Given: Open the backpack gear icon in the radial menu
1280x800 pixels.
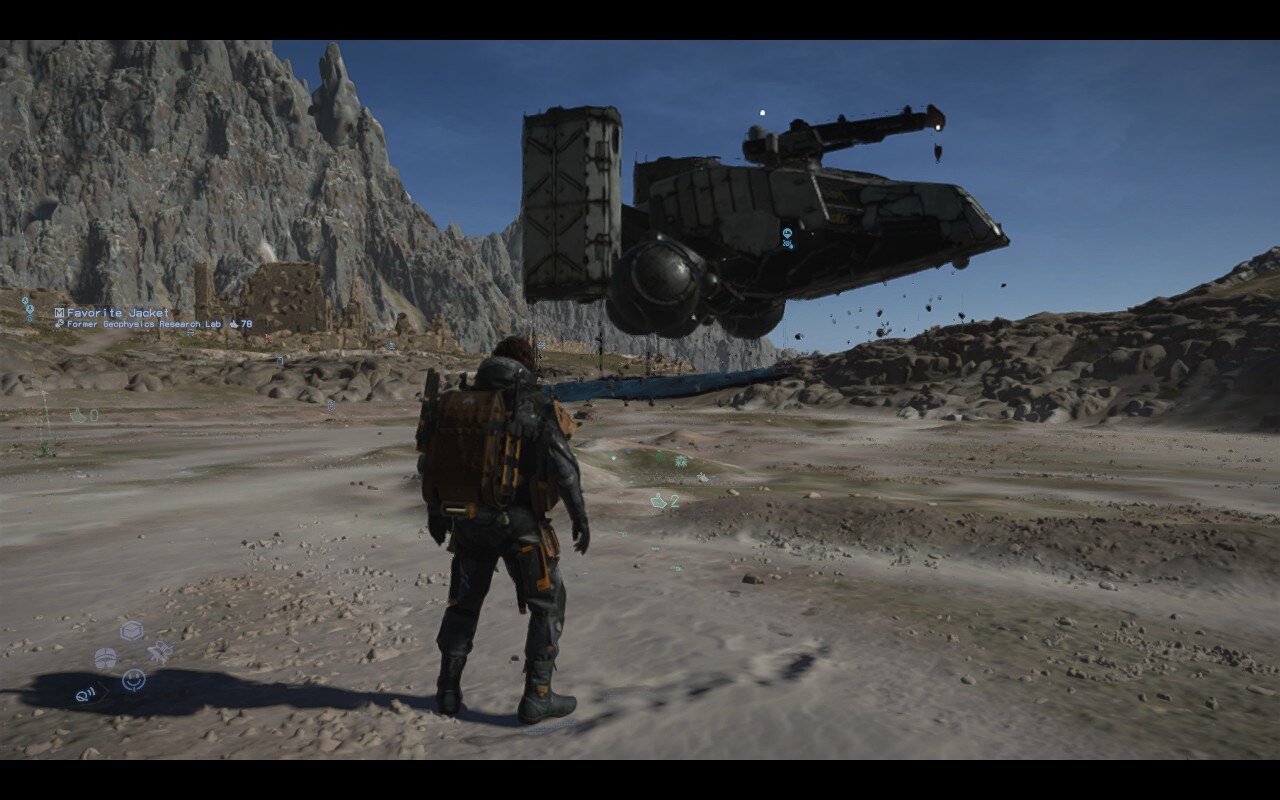Looking at the screenshot, I should point(105,658).
